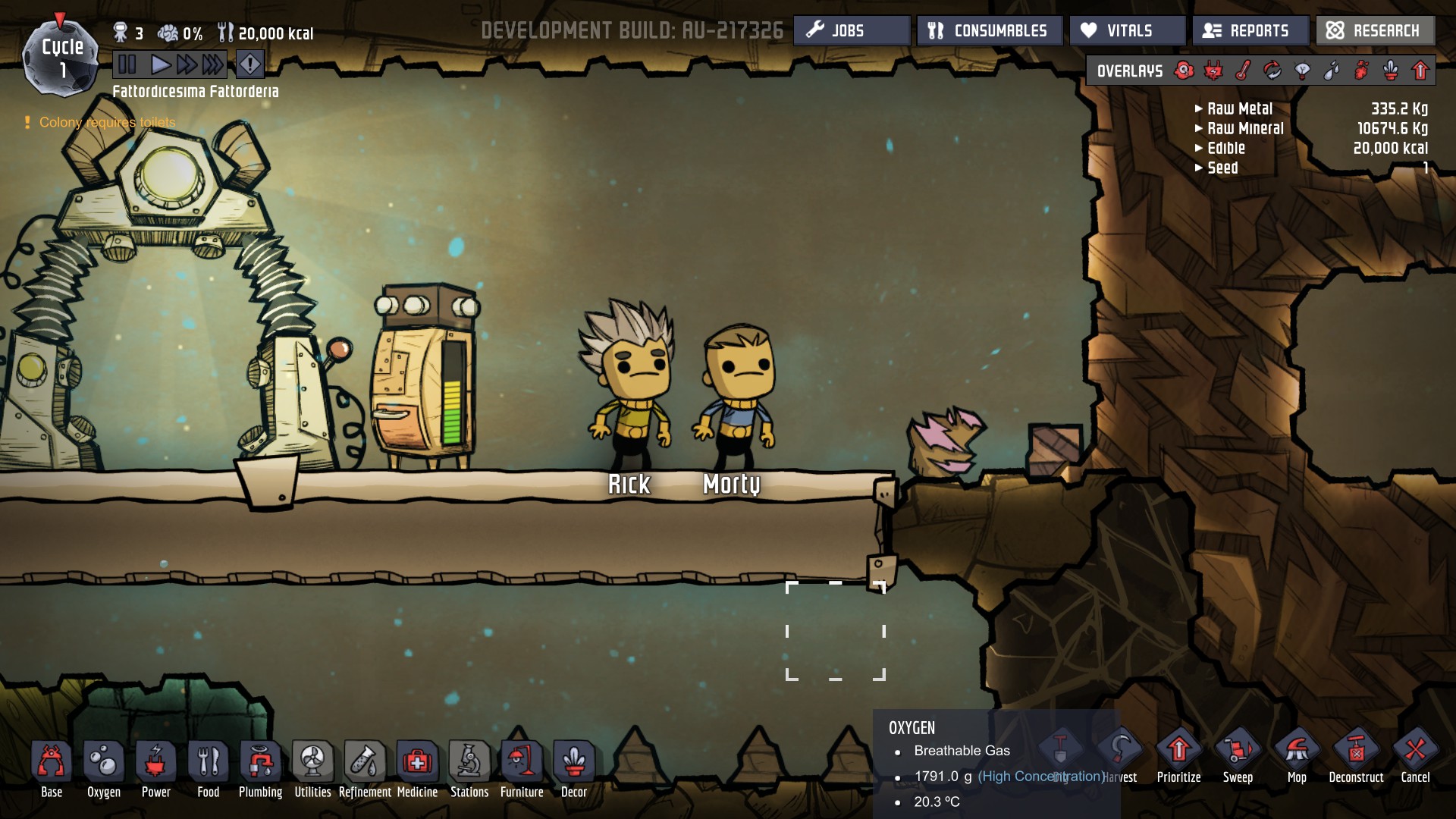Open the Consumables screen
This screenshot has width=1456, height=819.
coord(989,31)
